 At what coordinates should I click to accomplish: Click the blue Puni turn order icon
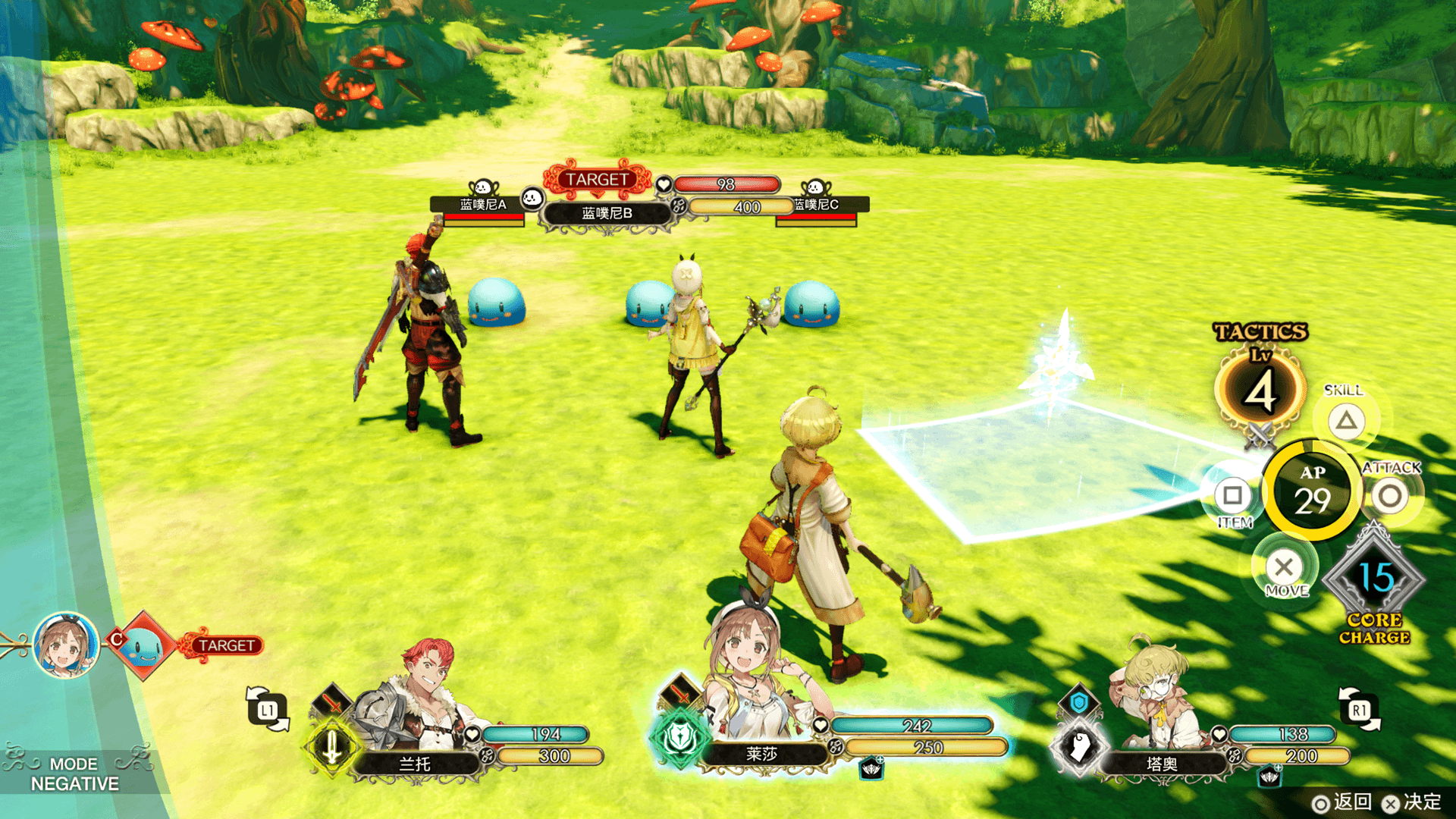[x=143, y=645]
